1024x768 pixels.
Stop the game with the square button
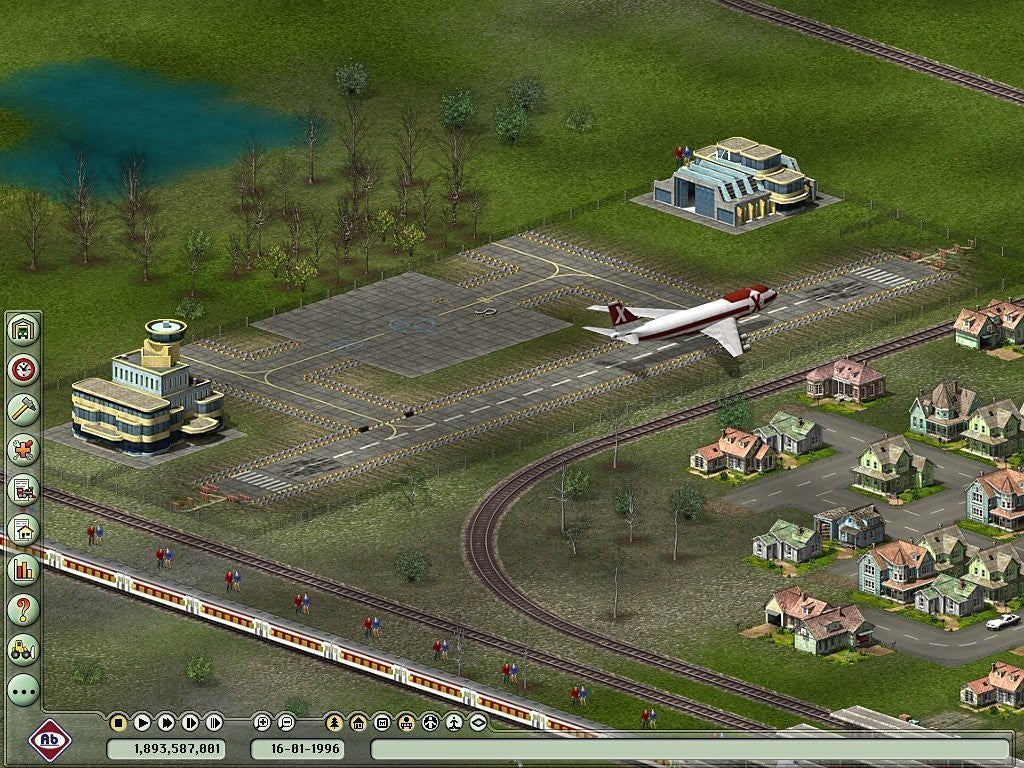[x=118, y=722]
